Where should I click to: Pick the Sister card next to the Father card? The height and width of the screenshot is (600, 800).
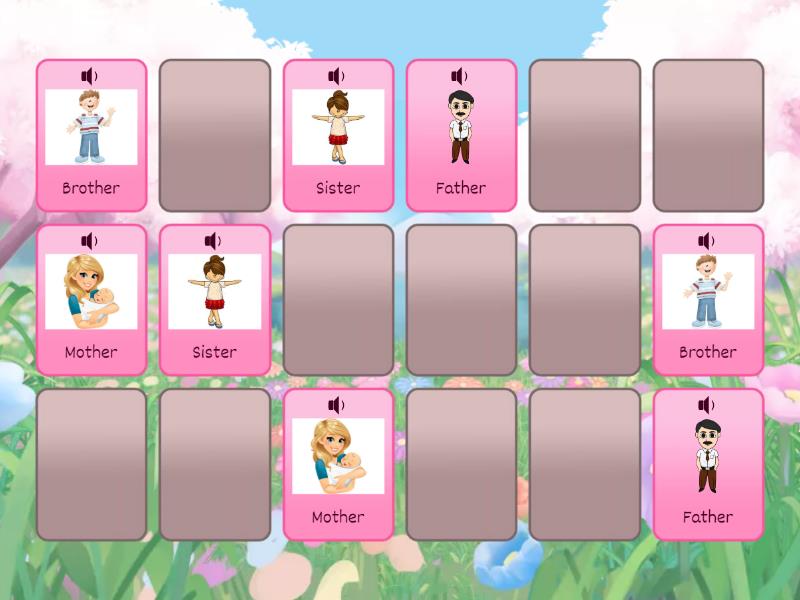click(338, 135)
